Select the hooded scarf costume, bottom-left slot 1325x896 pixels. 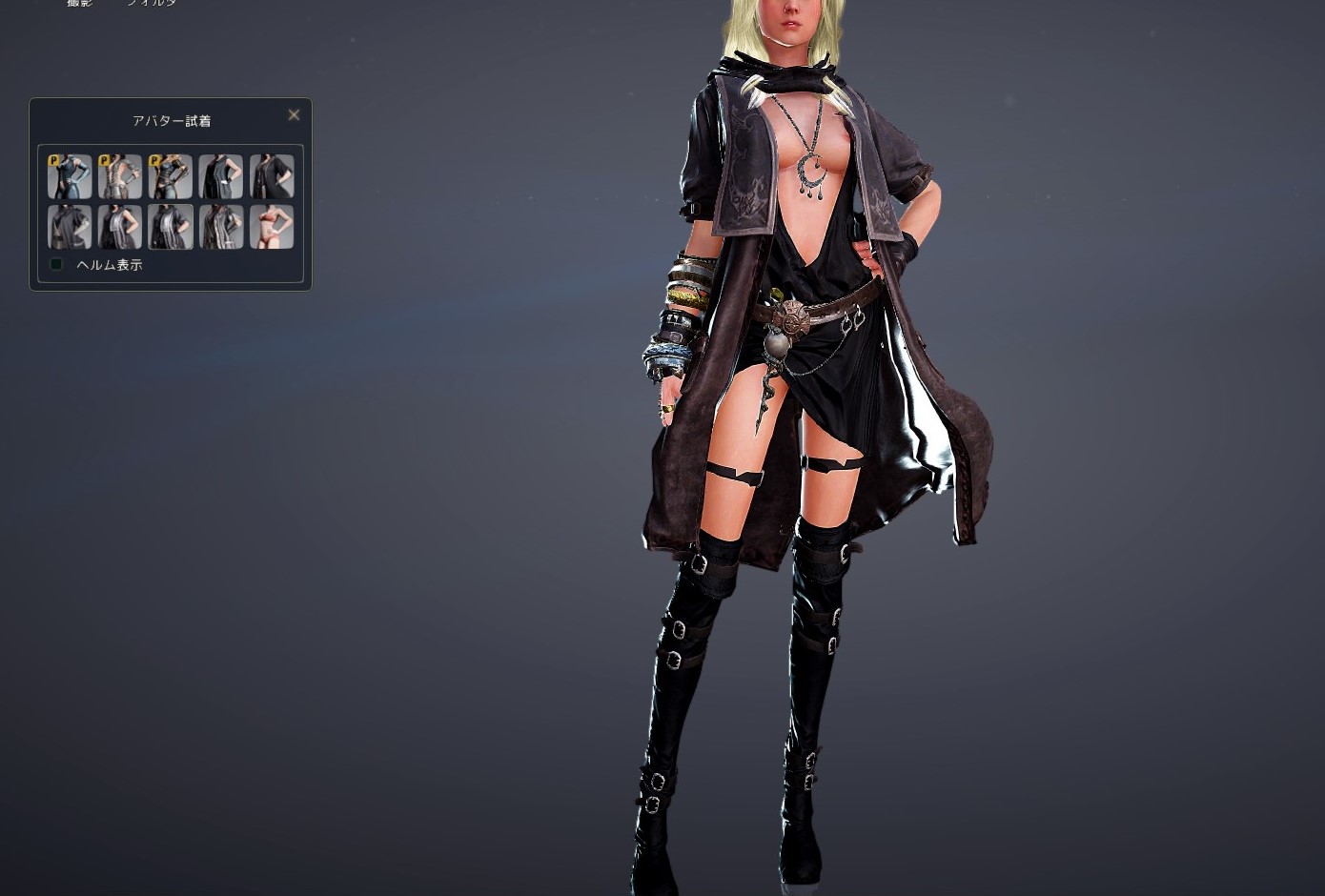pyautogui.click(x=69, y=227)
